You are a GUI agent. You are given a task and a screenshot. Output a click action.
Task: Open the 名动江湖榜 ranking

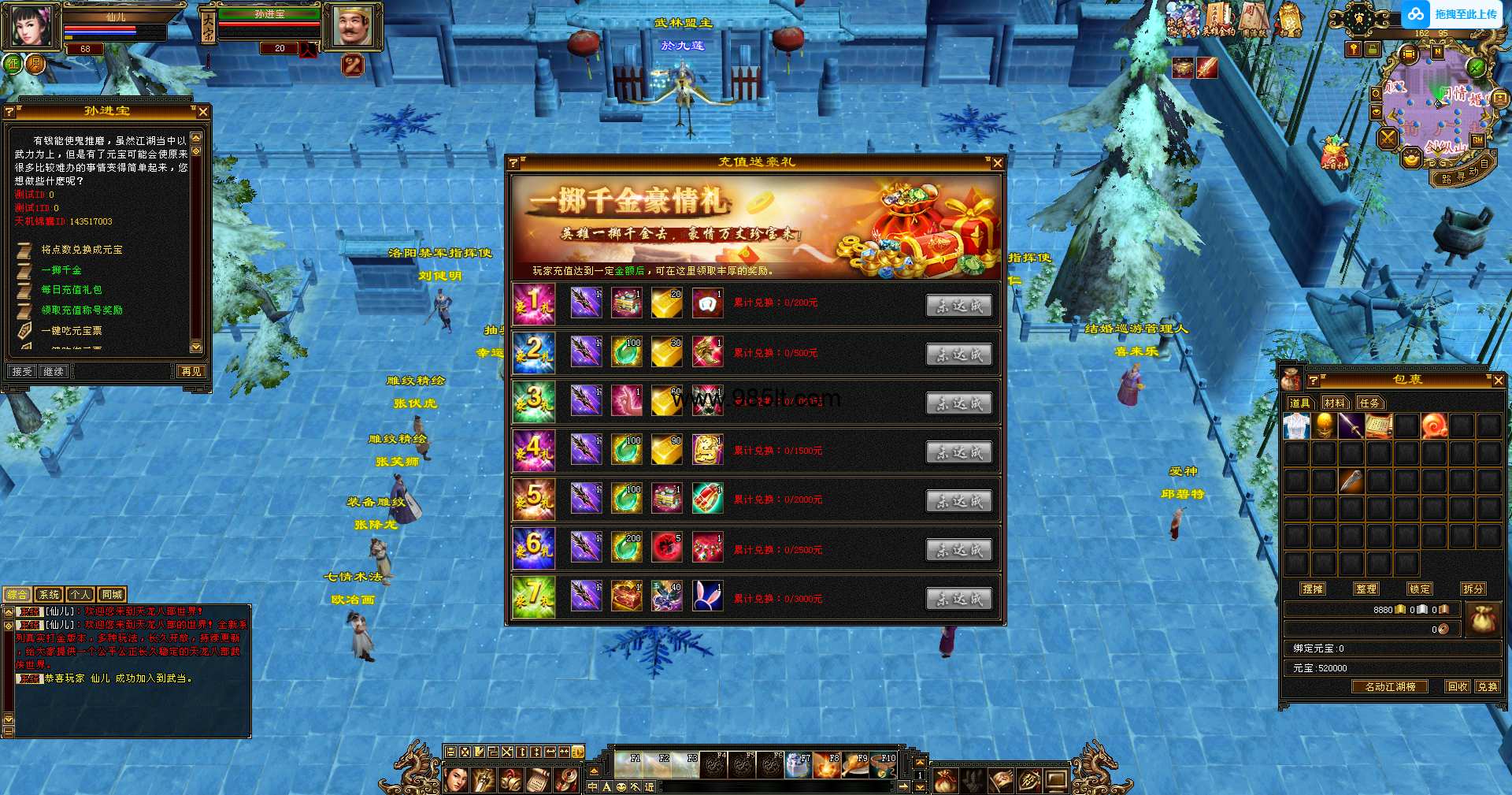[x=1390, y=686]
